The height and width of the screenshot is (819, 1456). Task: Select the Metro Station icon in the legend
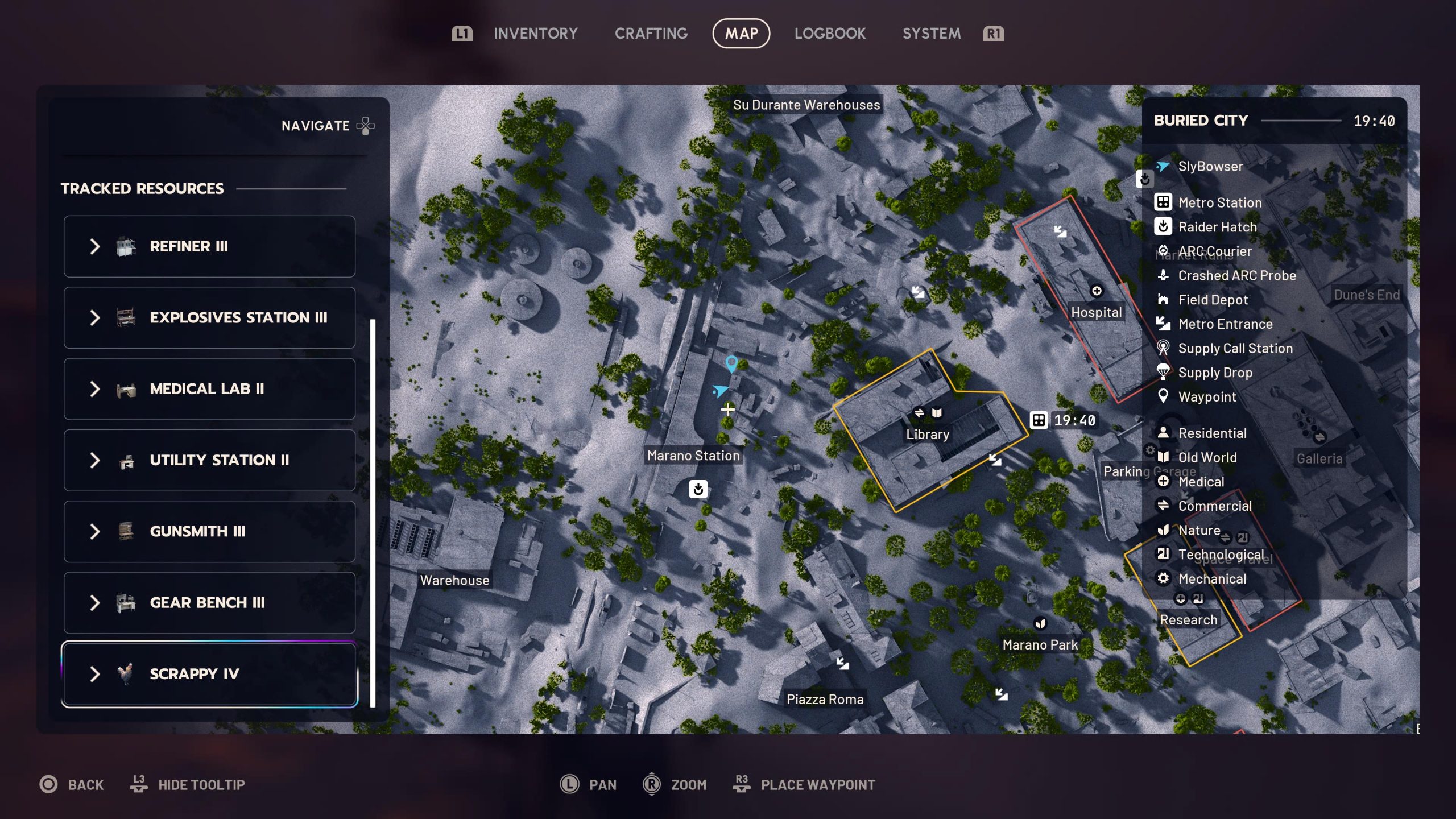pos(1163,202)
